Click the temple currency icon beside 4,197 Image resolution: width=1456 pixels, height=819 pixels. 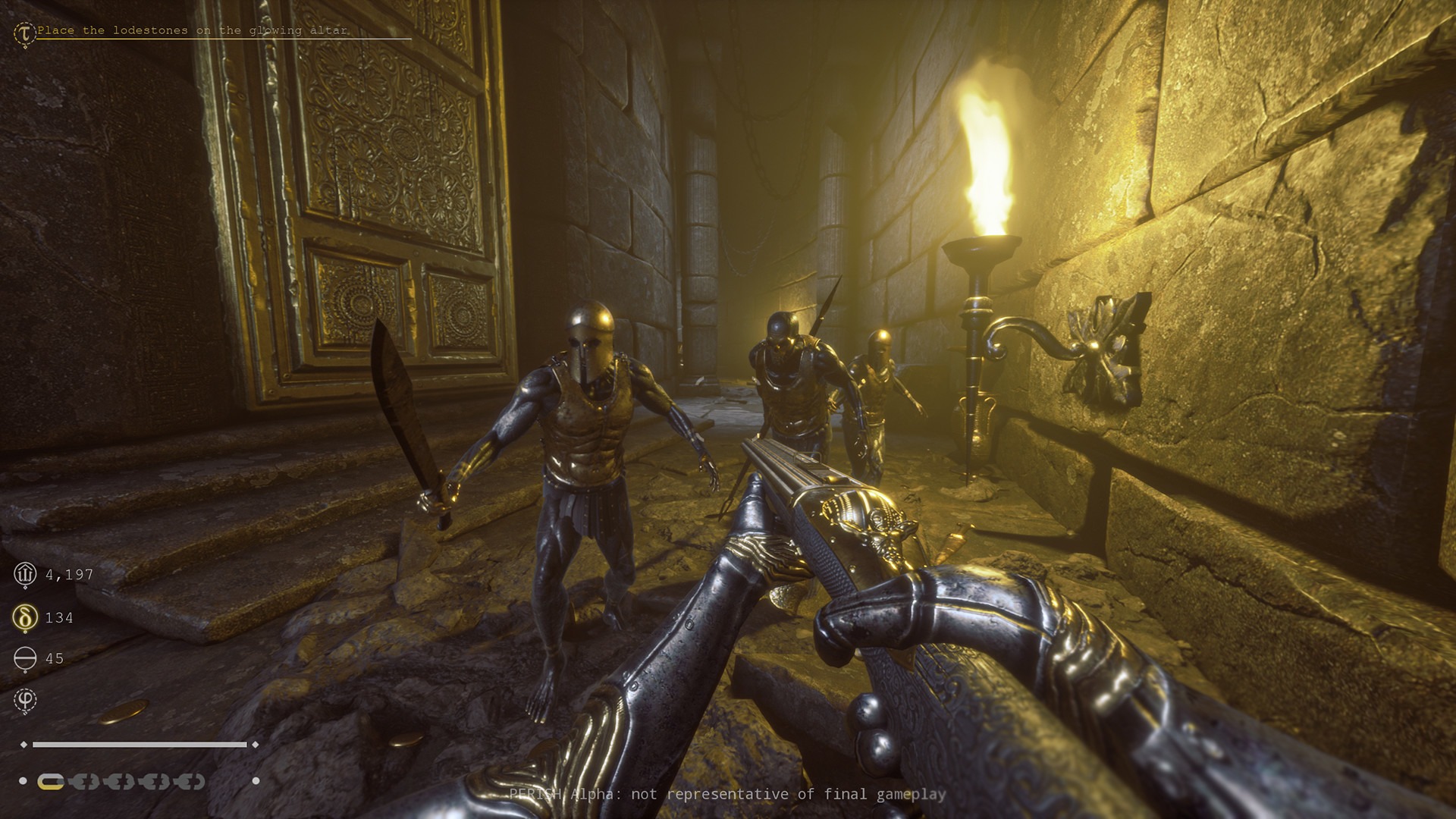click(26, 575)
